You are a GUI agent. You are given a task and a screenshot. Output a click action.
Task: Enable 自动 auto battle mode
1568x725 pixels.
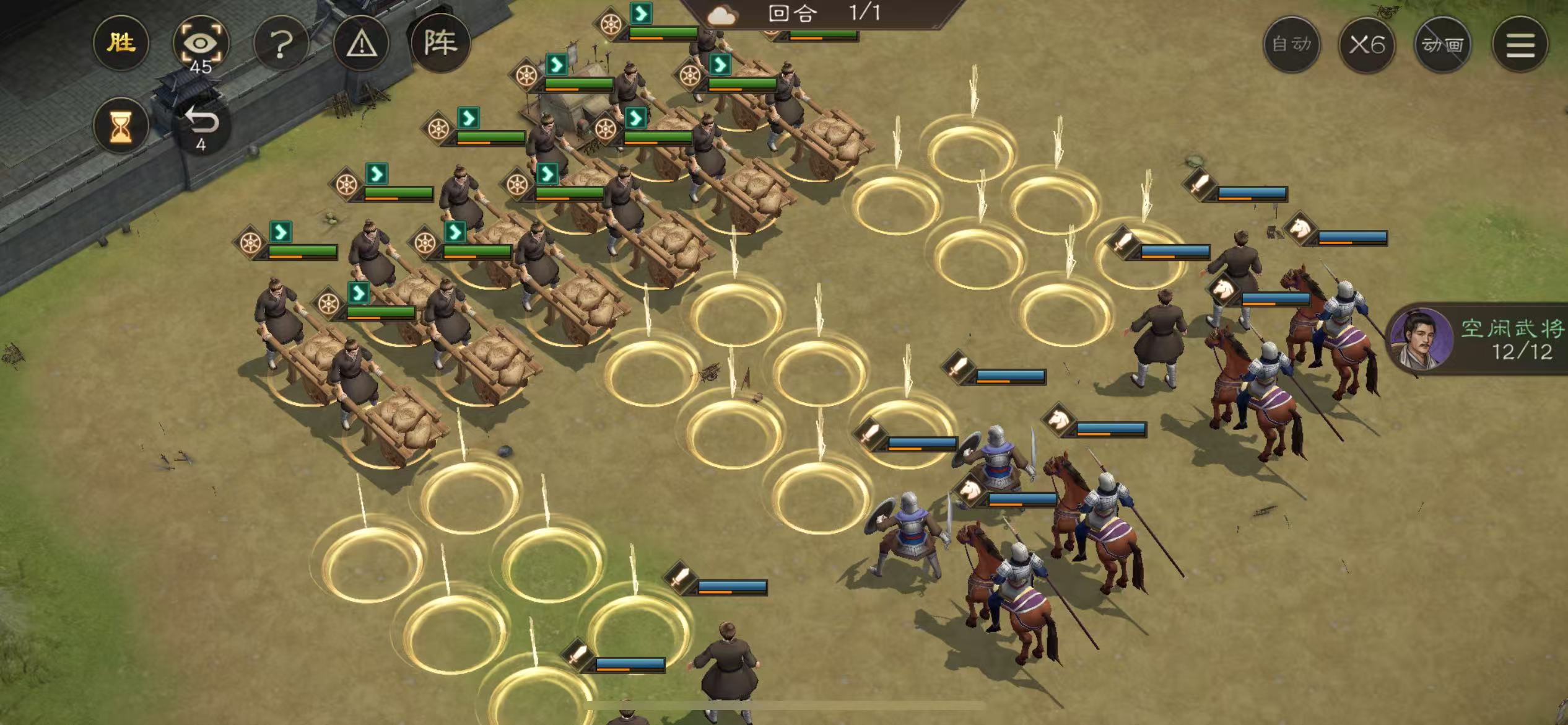click(1292, 45)
